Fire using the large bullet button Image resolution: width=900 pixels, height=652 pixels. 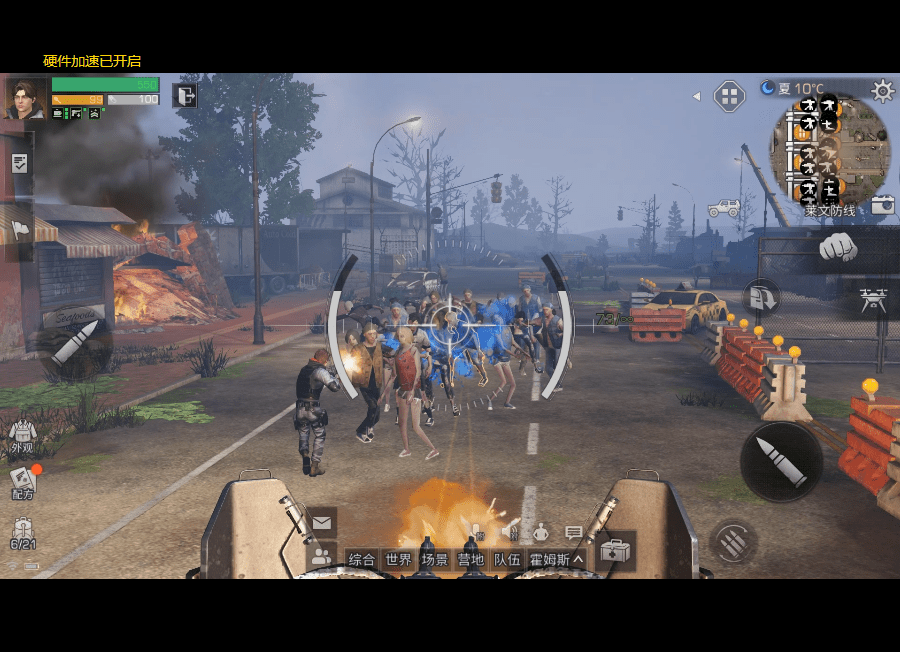coord(781,461)
